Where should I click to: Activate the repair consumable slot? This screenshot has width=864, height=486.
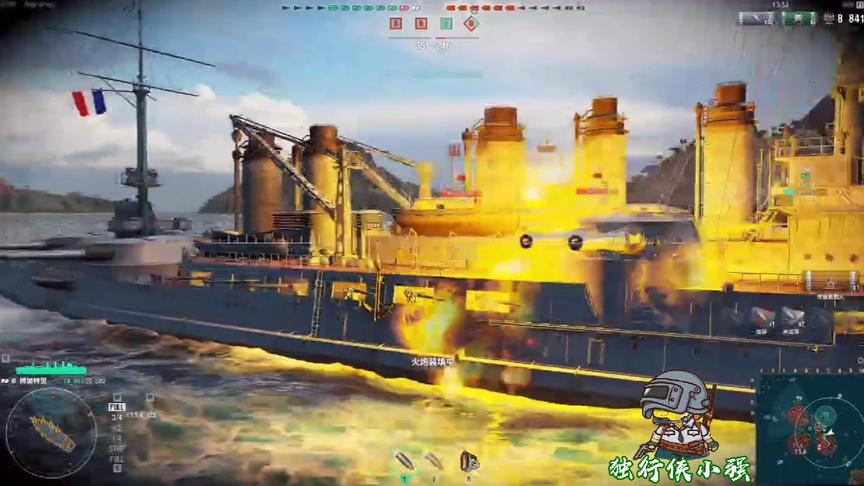466,461
